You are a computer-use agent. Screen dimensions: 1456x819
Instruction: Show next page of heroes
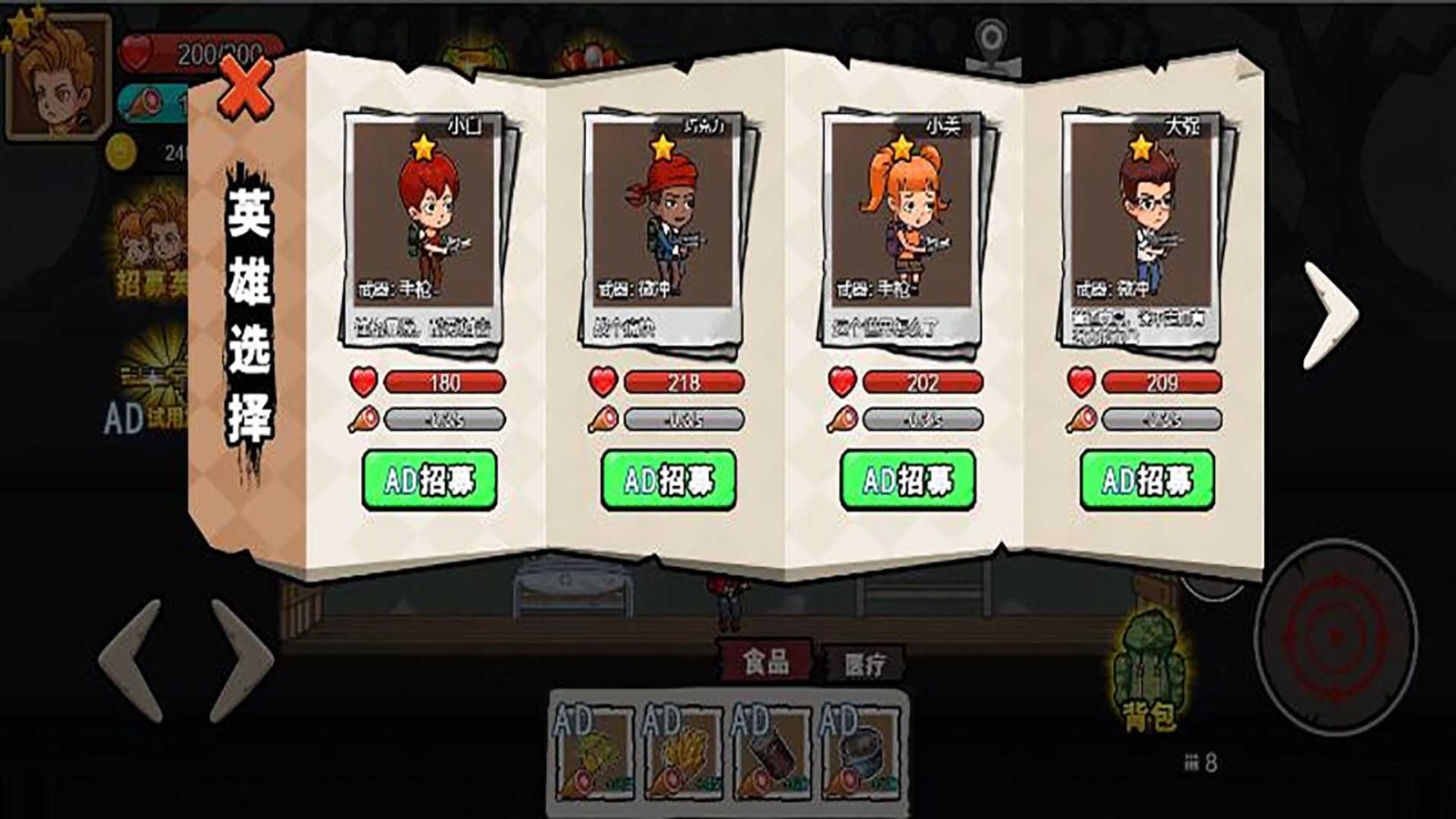(1329, 314)
